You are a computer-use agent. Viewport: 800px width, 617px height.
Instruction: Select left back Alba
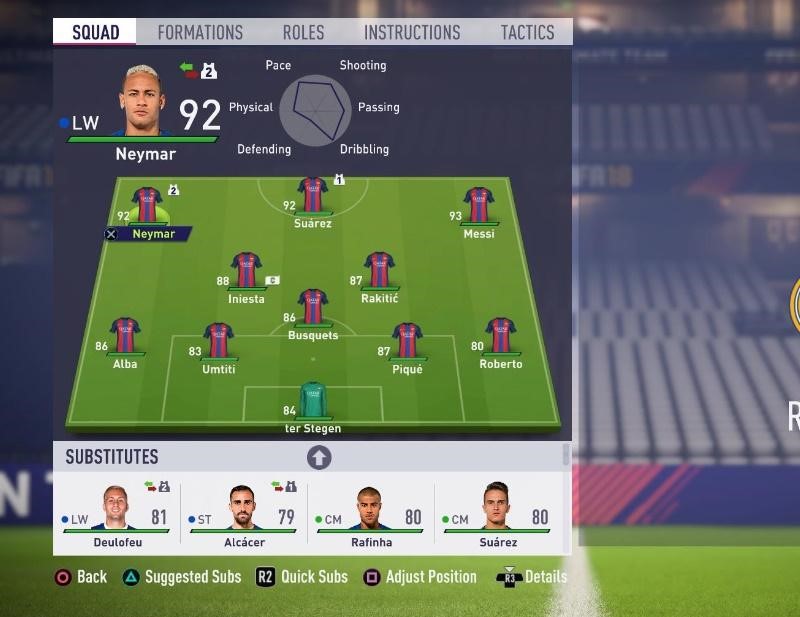(125, 337)
